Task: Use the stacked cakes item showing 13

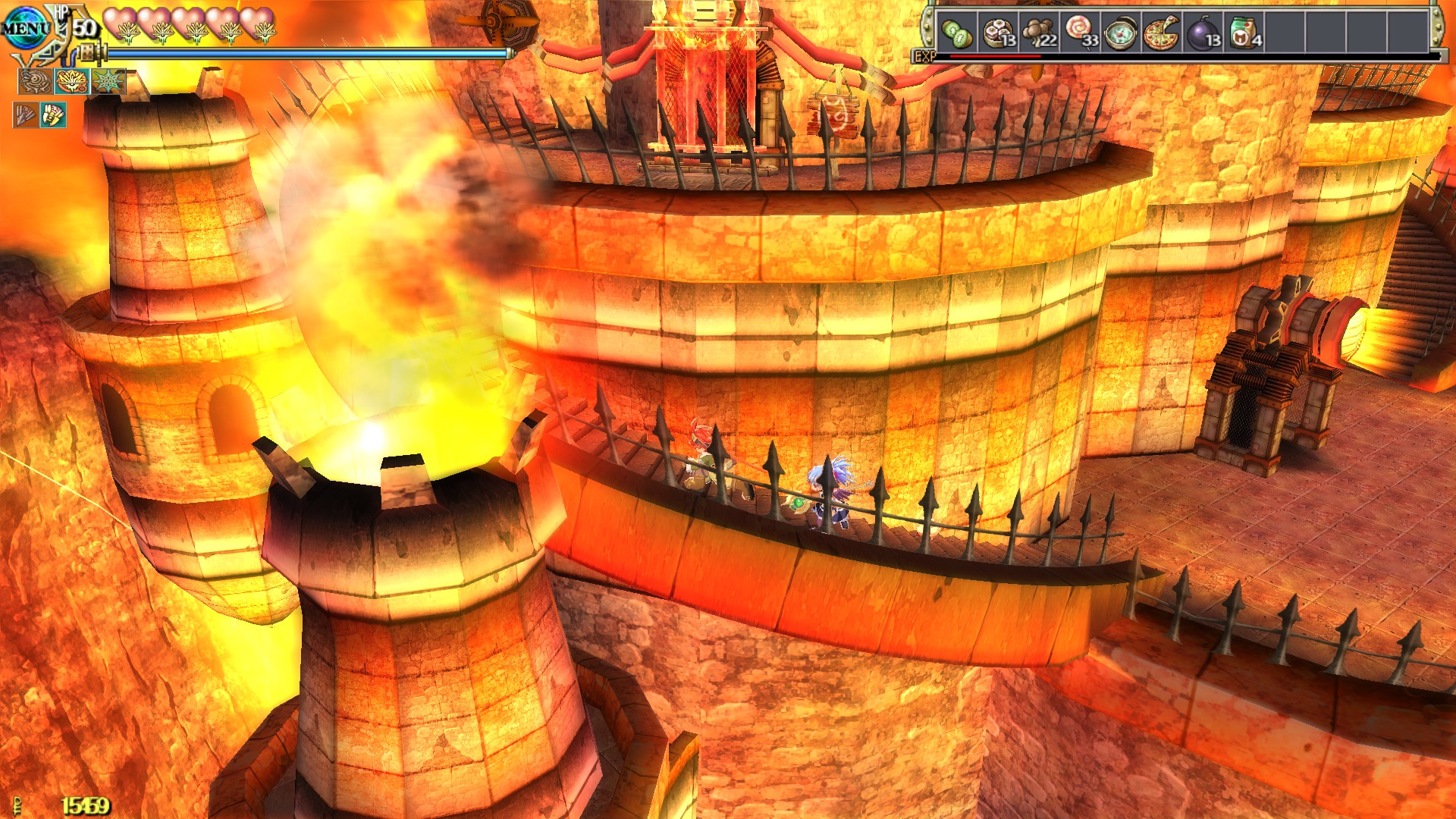Action: tap(999, 32)
